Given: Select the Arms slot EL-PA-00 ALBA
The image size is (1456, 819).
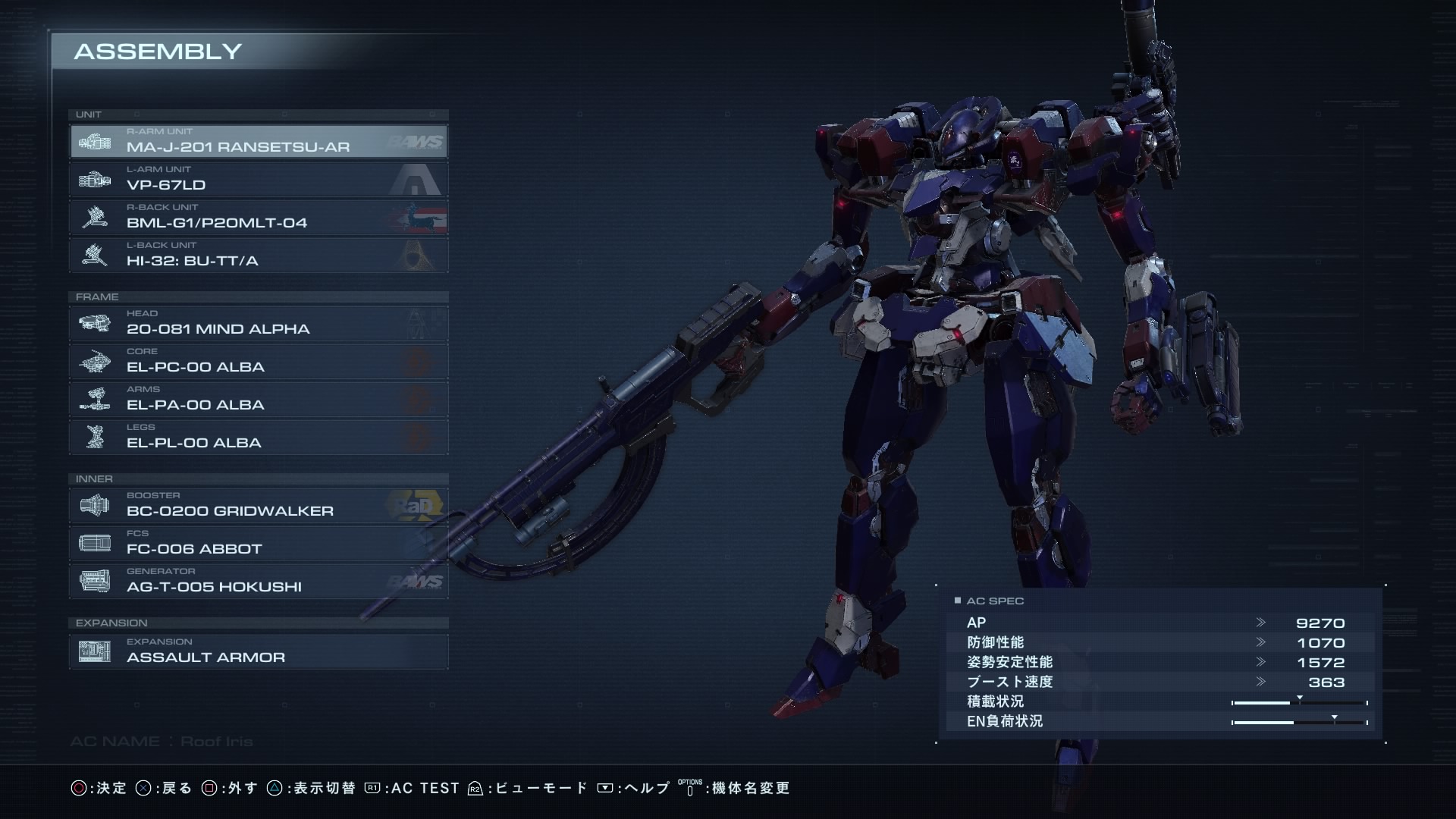Looking at the screenshot, I should point(259,399).
